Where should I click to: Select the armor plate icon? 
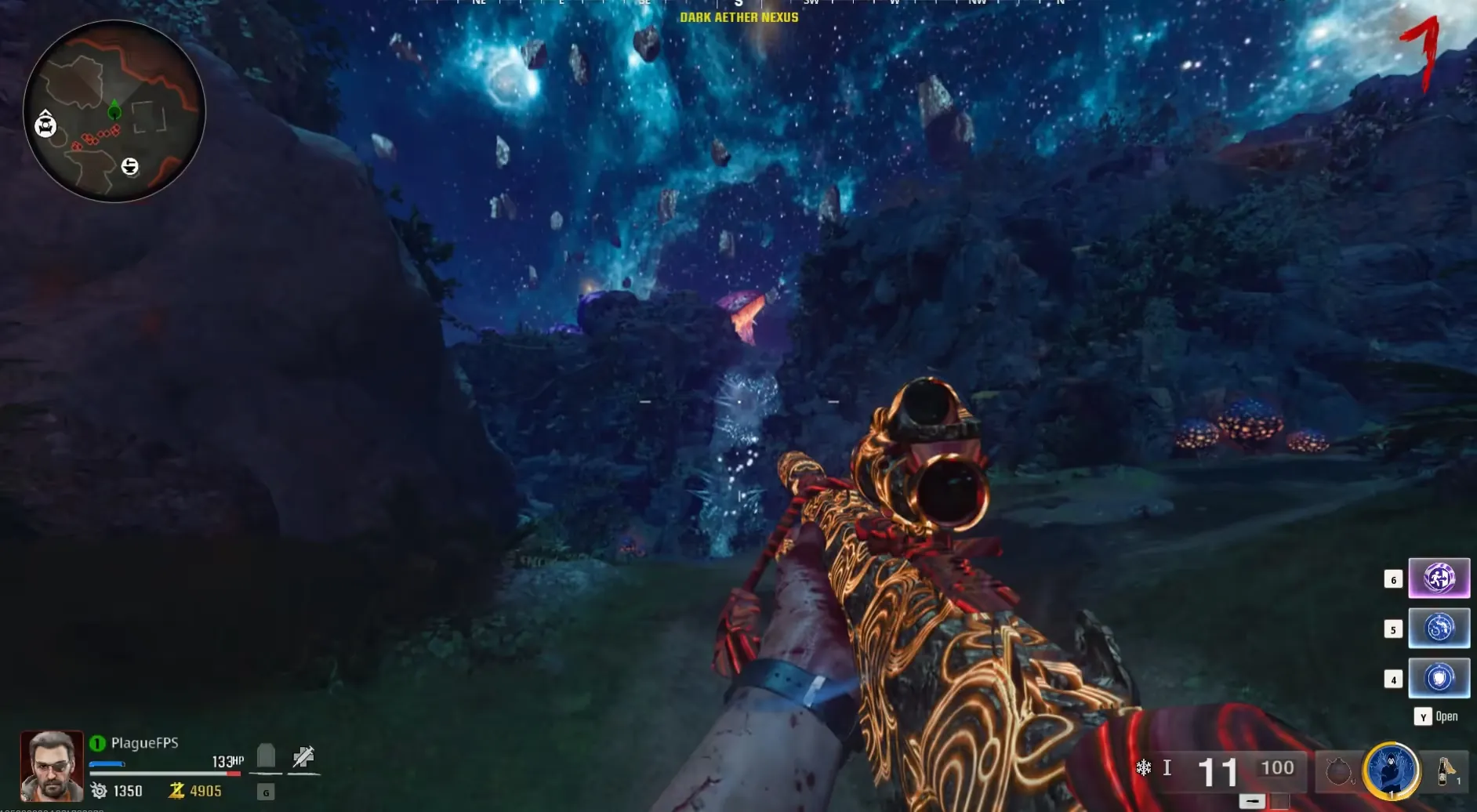[266, 756]
